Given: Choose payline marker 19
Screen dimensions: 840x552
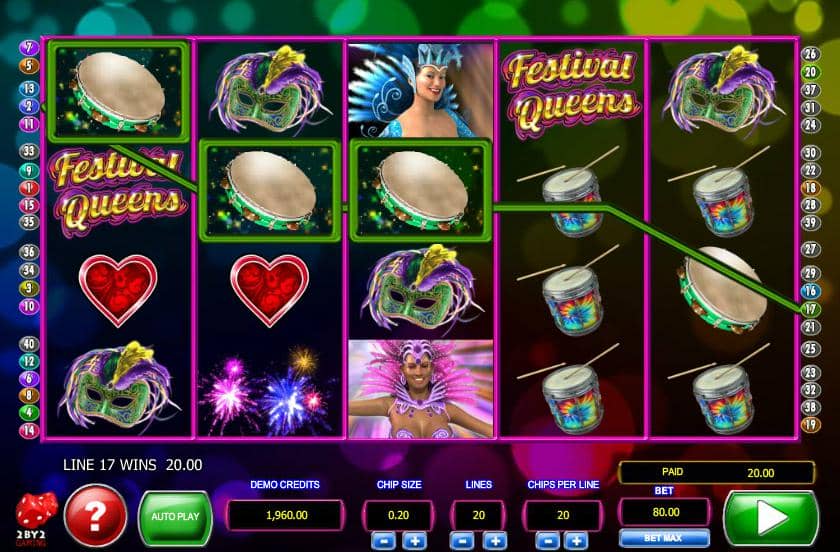Looking at the screenshot, I should (x=810, y=425).
